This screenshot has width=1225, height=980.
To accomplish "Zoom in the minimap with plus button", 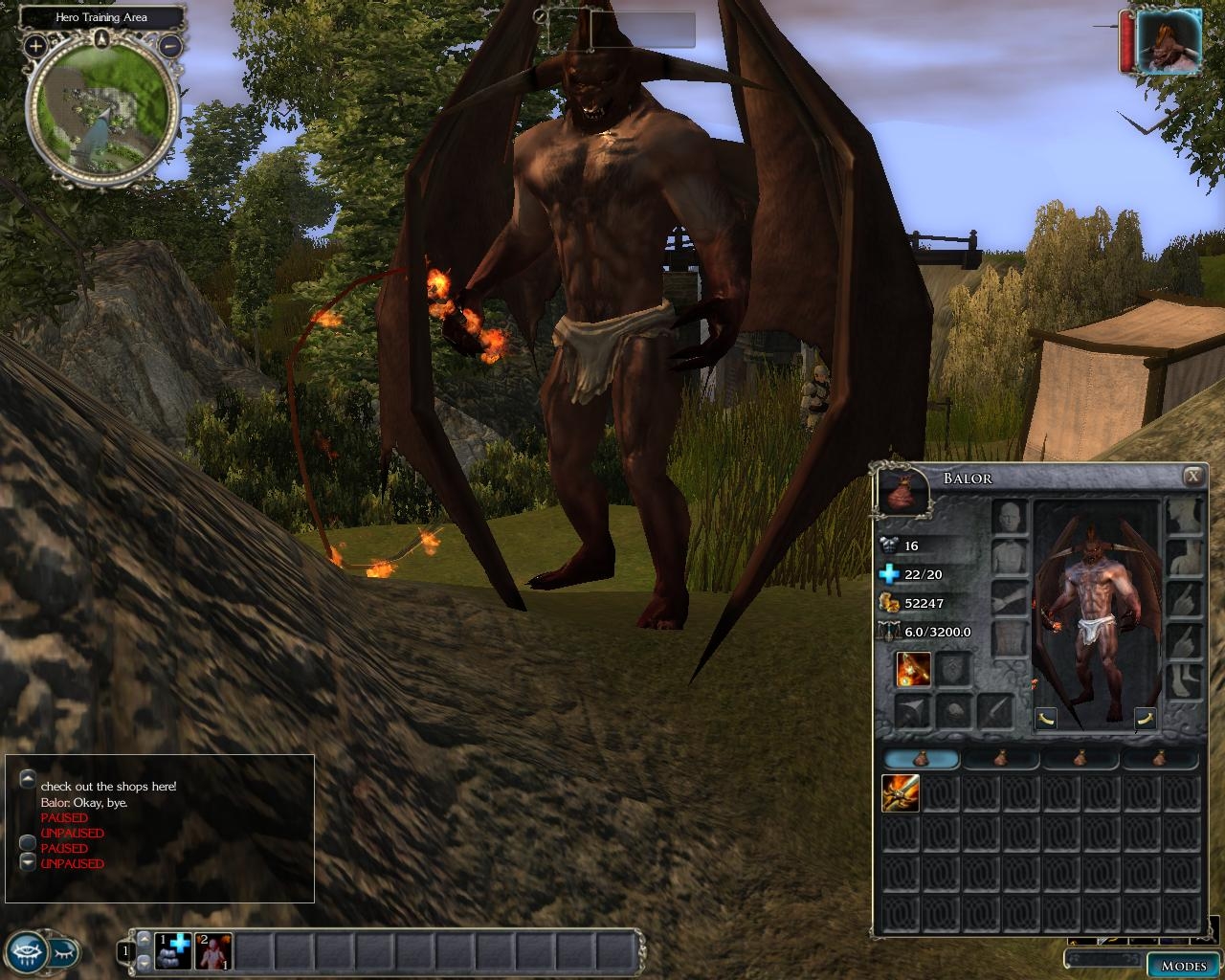I will [x=35, y=45].
